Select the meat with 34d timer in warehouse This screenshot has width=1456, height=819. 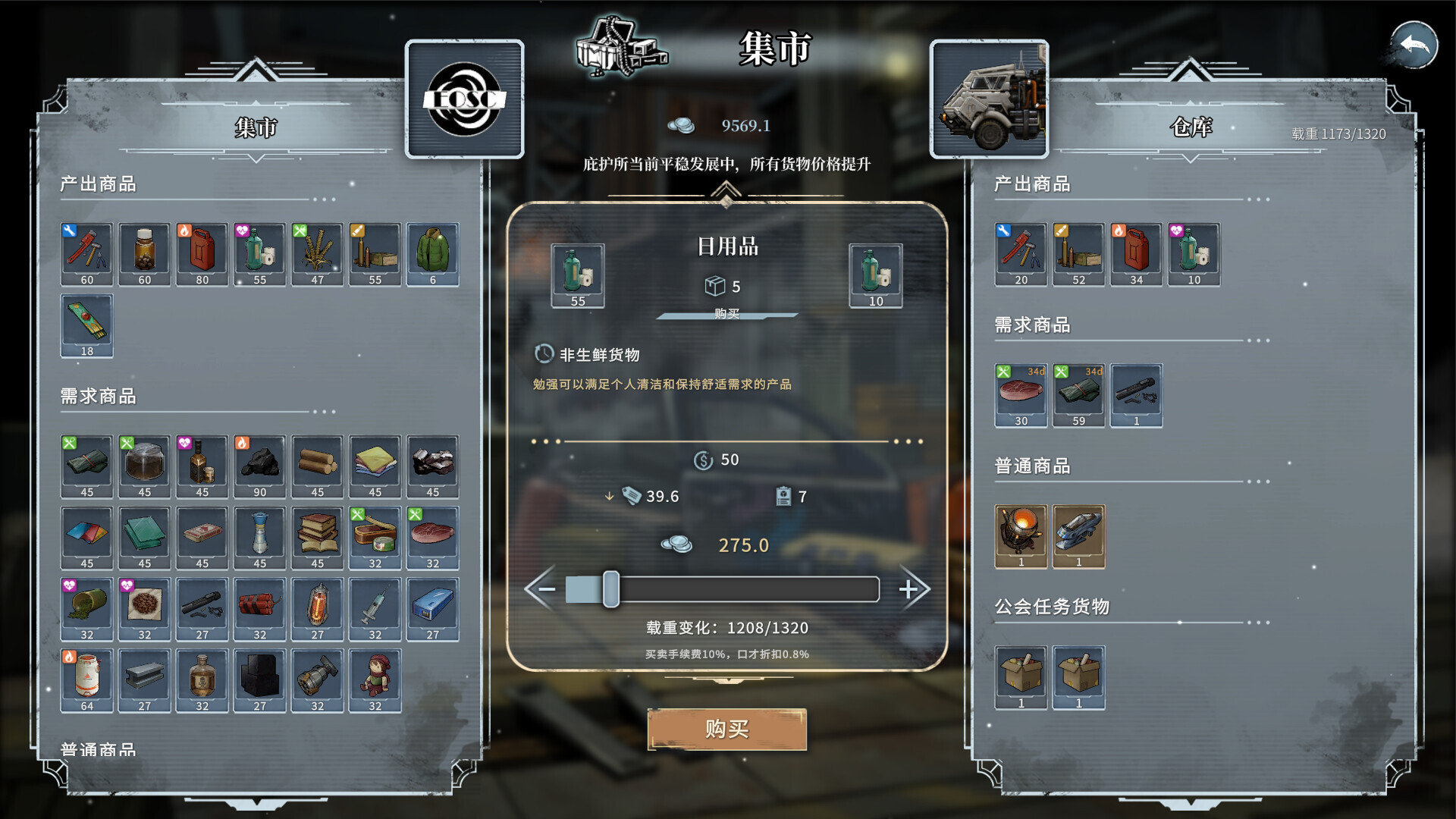1021,394
